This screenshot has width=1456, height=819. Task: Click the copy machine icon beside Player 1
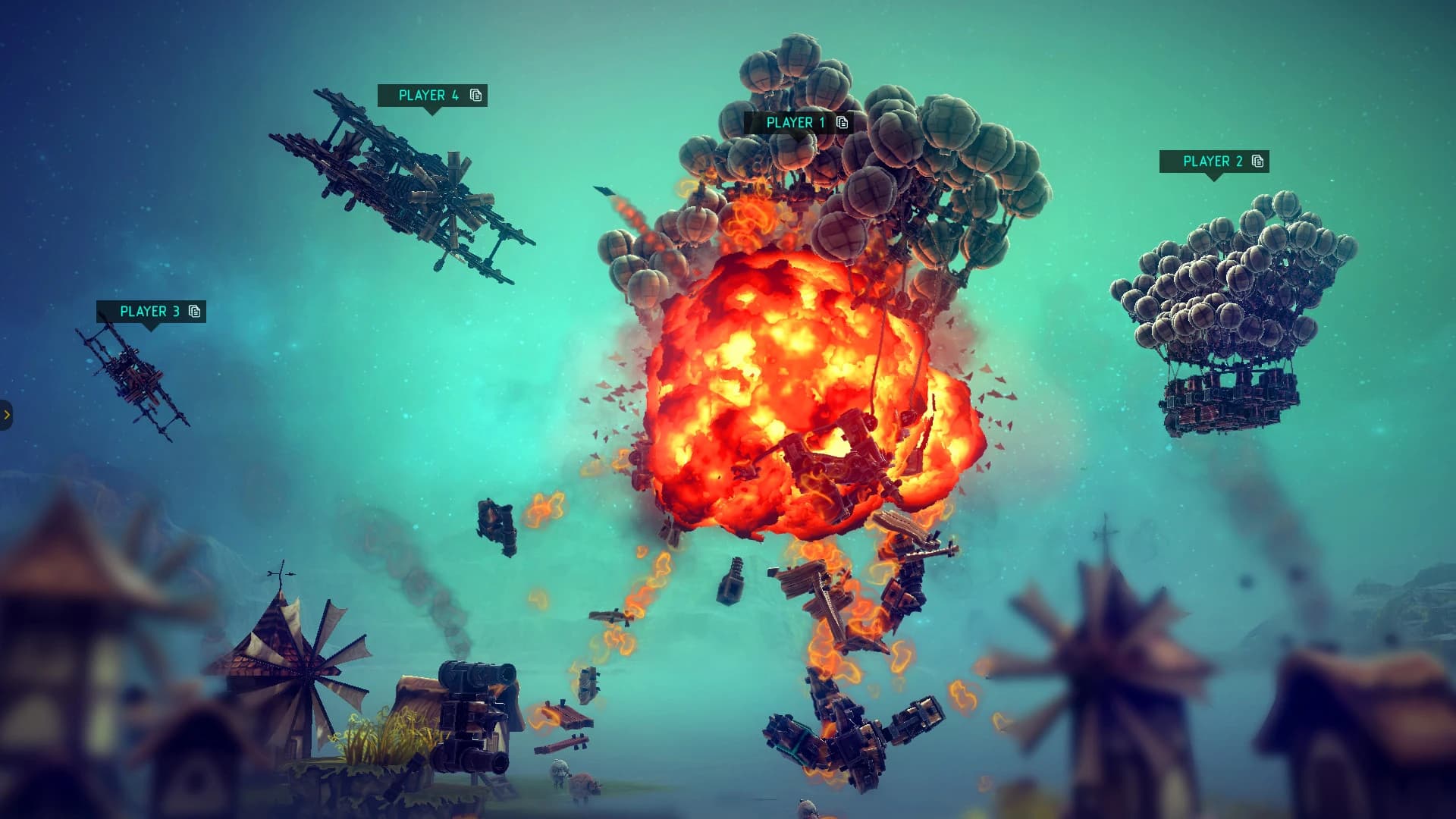(x=841, y=123)
